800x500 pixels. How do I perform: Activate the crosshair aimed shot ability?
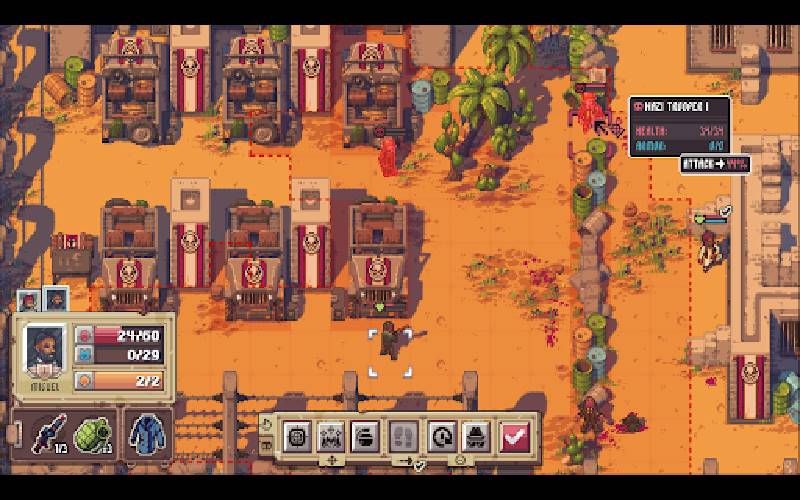pyautogui.click(x=297, y=435)
